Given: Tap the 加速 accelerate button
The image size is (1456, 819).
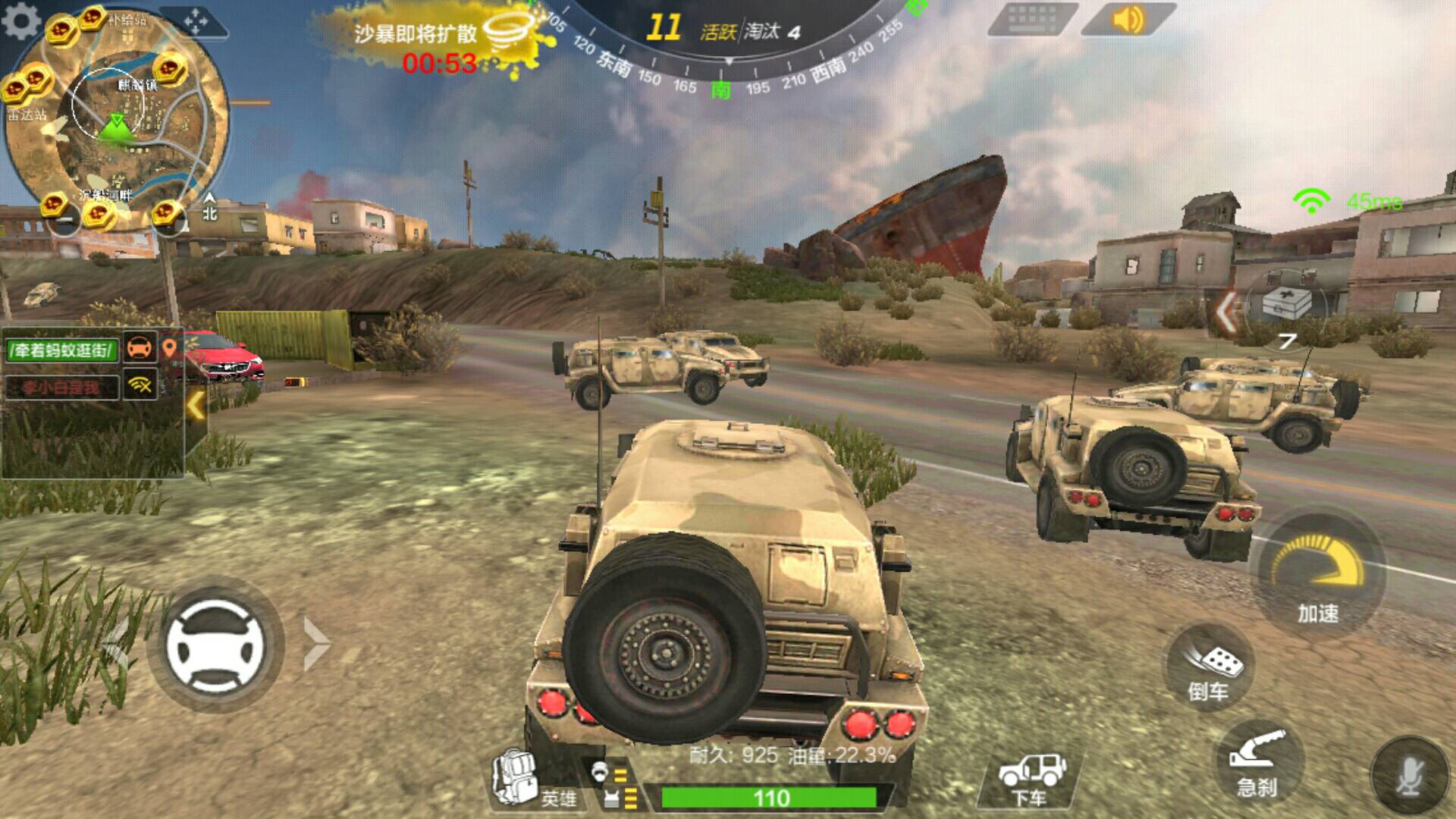Looking at the screenshot, I should [1318, 576].
